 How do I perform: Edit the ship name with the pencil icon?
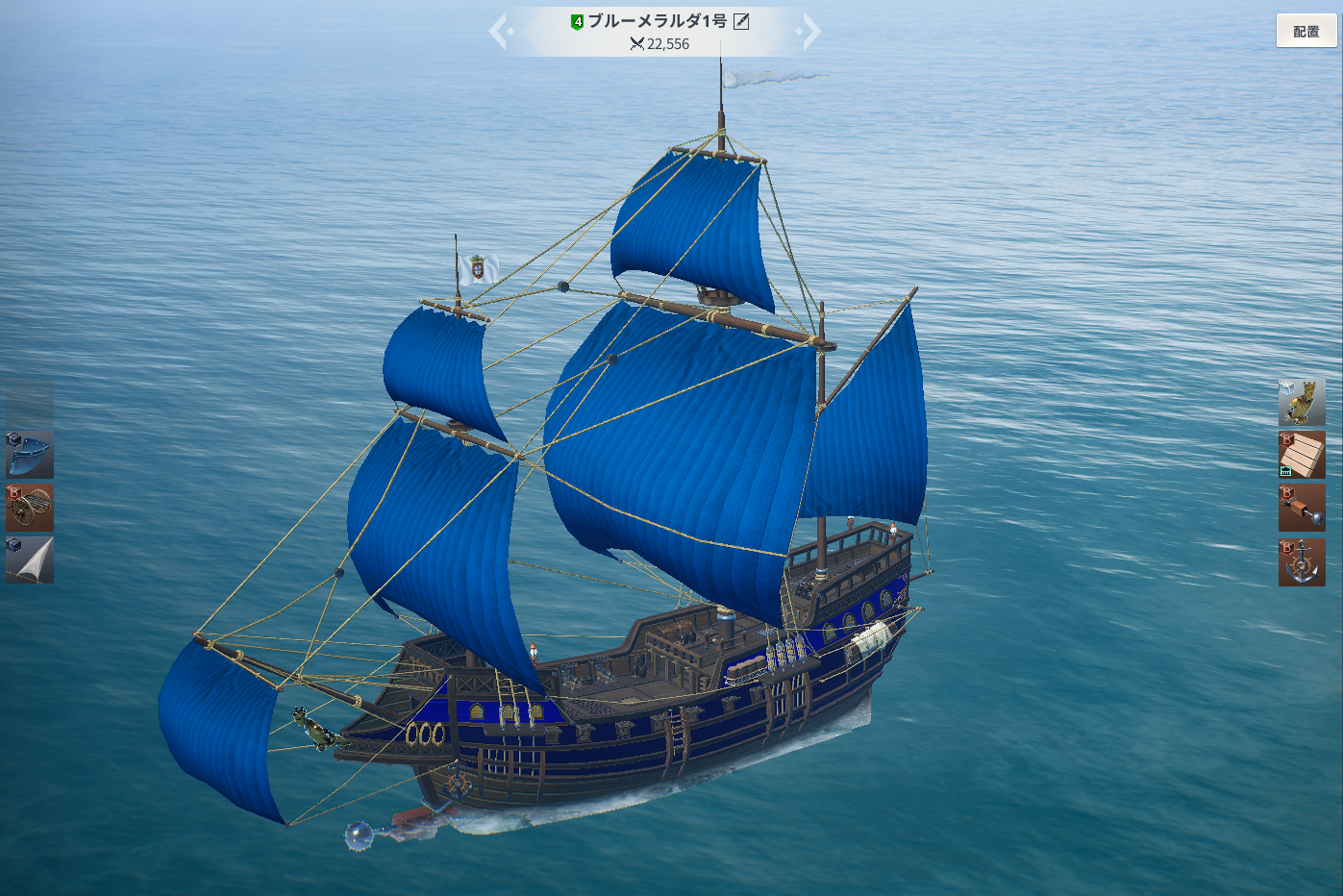(741, 21)
